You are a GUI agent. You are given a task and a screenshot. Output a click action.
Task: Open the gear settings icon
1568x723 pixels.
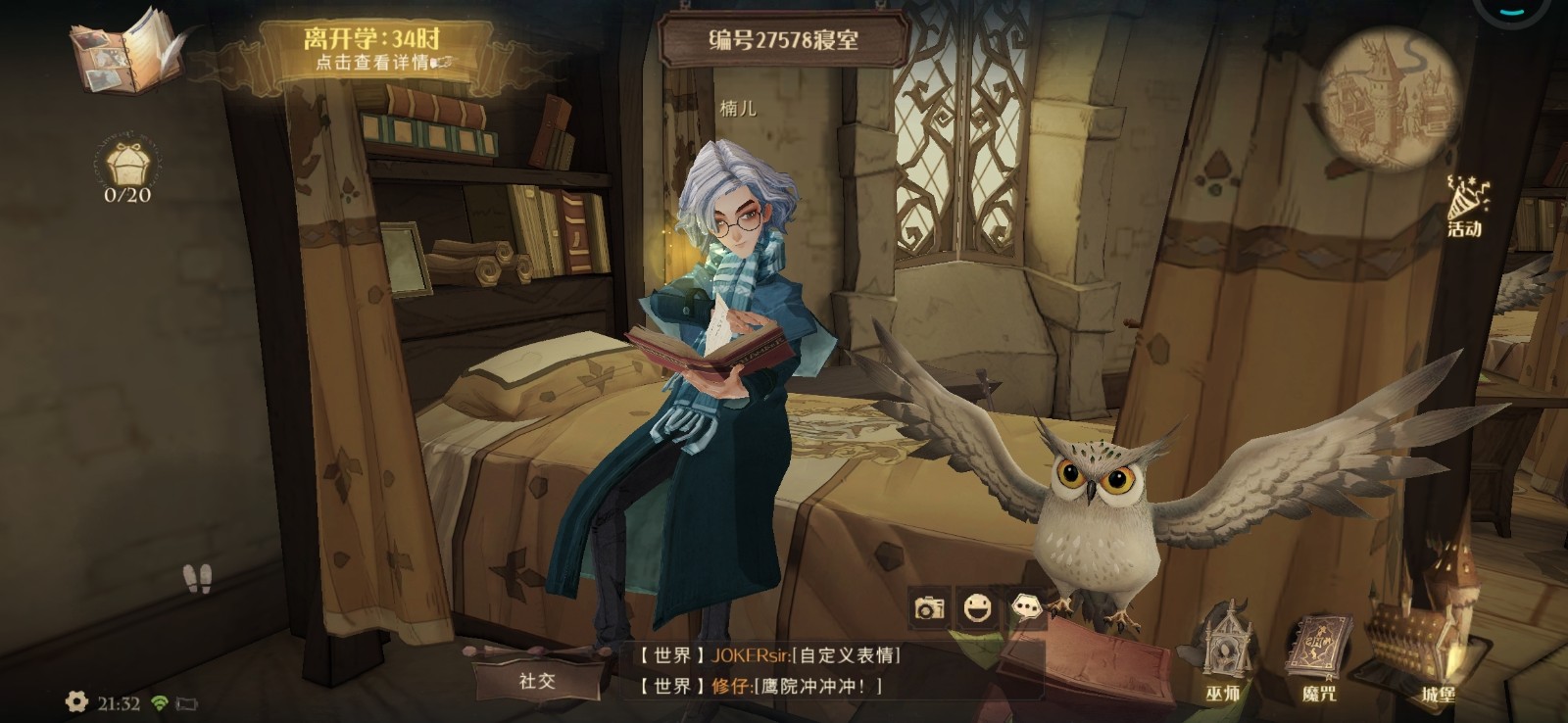(x=75, y=701)
